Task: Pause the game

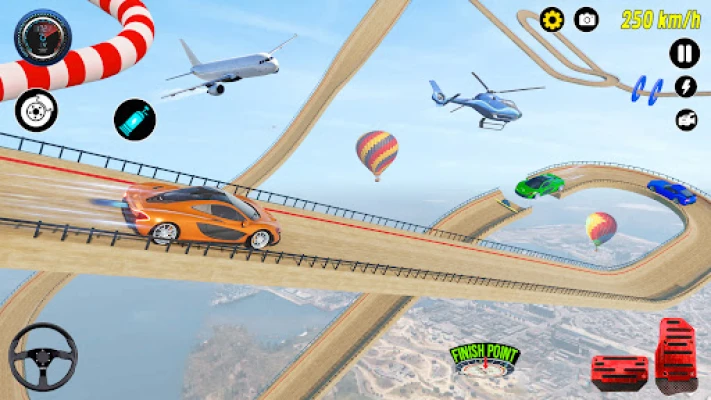Action: coord(685,53)
